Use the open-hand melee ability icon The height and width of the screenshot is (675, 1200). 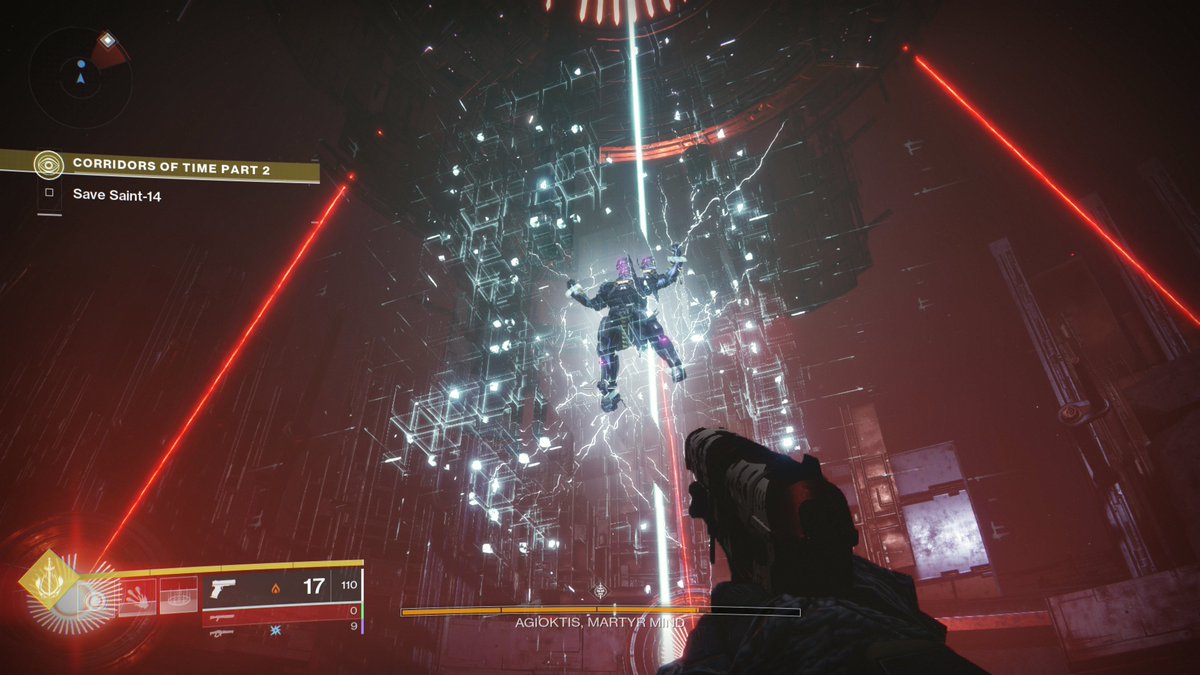click(138, 596)
